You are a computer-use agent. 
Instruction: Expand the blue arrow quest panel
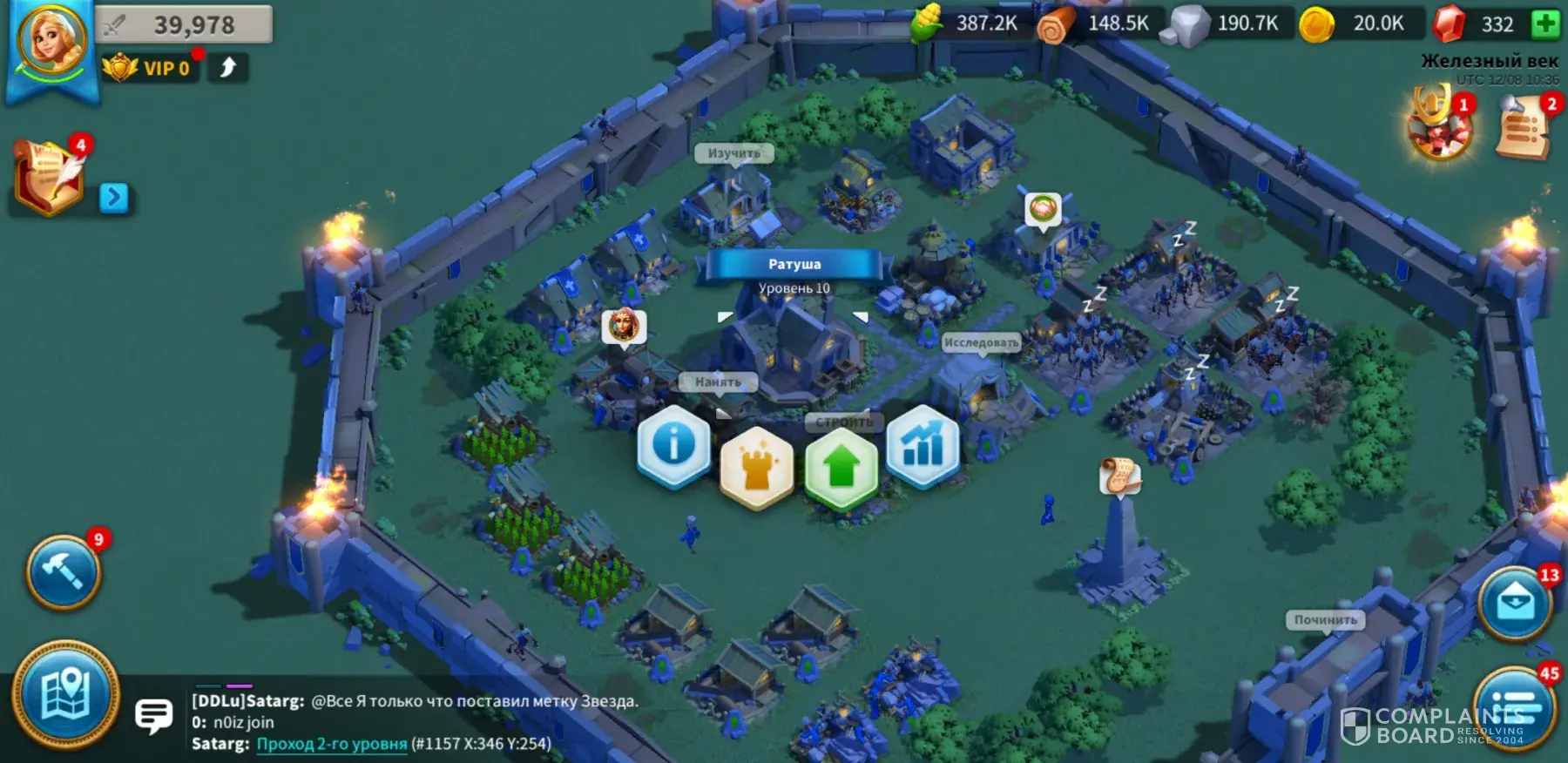[114, 198]
